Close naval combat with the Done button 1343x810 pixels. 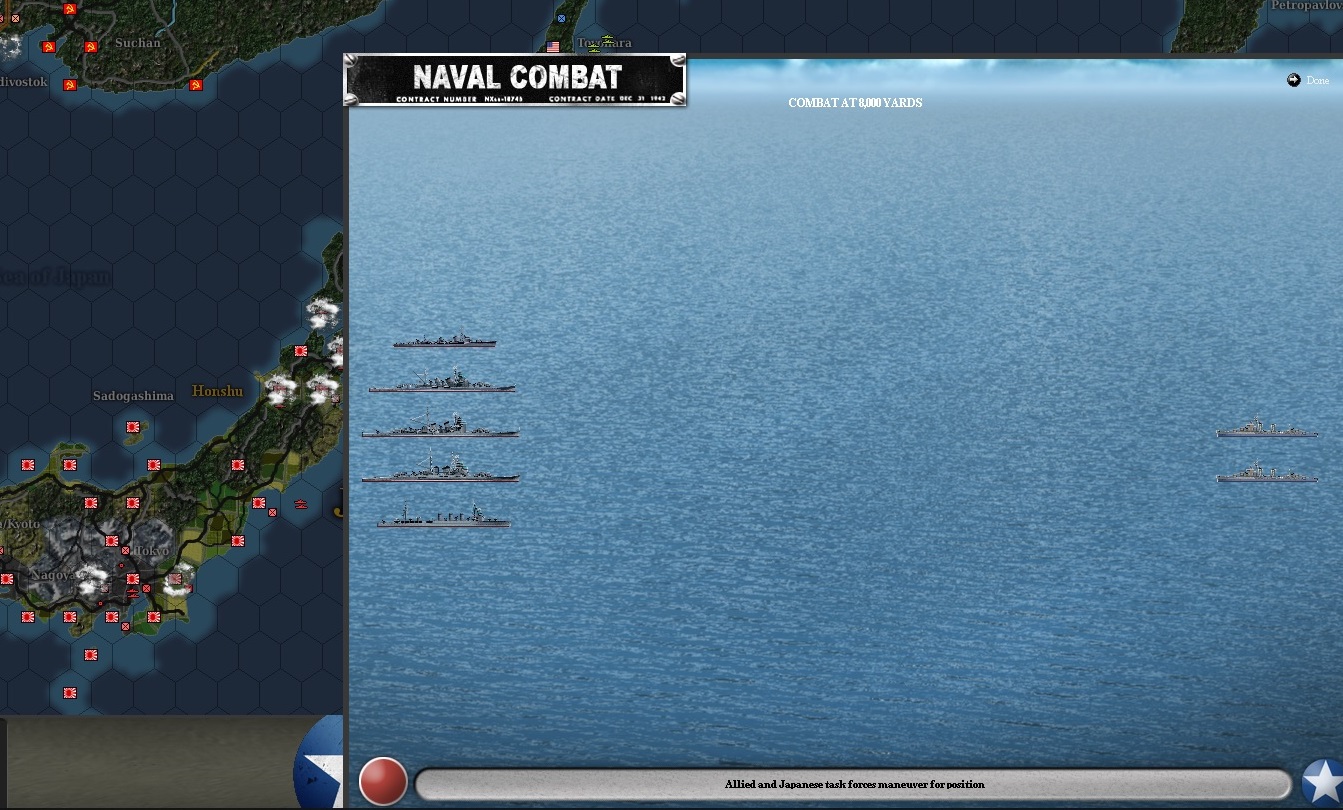(x=1308, y=80)
